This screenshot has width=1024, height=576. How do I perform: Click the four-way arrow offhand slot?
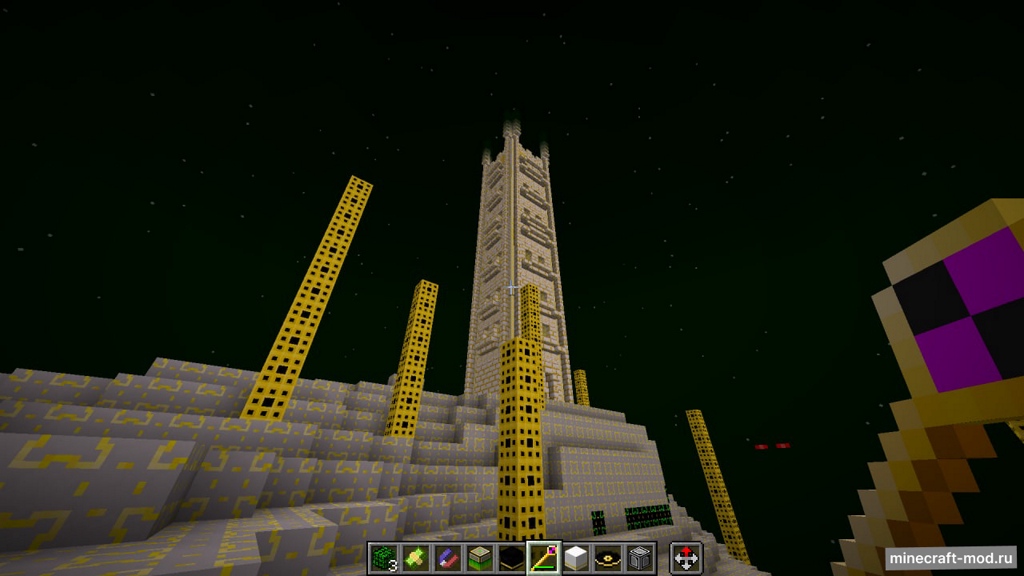click(686, 558)
